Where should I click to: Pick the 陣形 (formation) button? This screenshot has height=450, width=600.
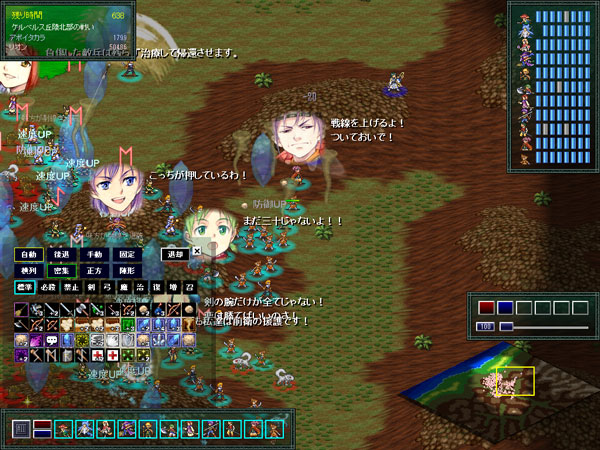point(127,270)
